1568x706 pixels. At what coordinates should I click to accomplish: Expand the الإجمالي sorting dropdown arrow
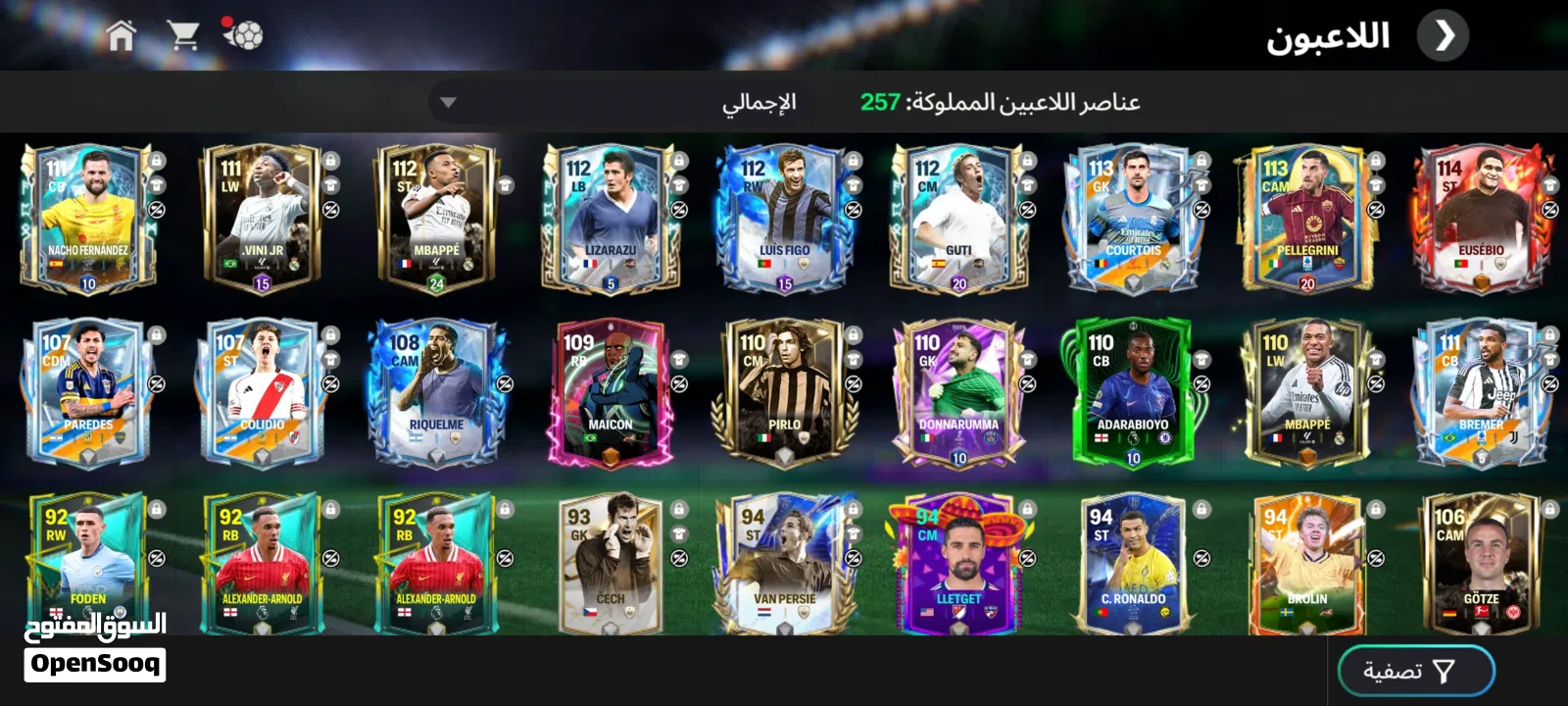coord(450,102)
